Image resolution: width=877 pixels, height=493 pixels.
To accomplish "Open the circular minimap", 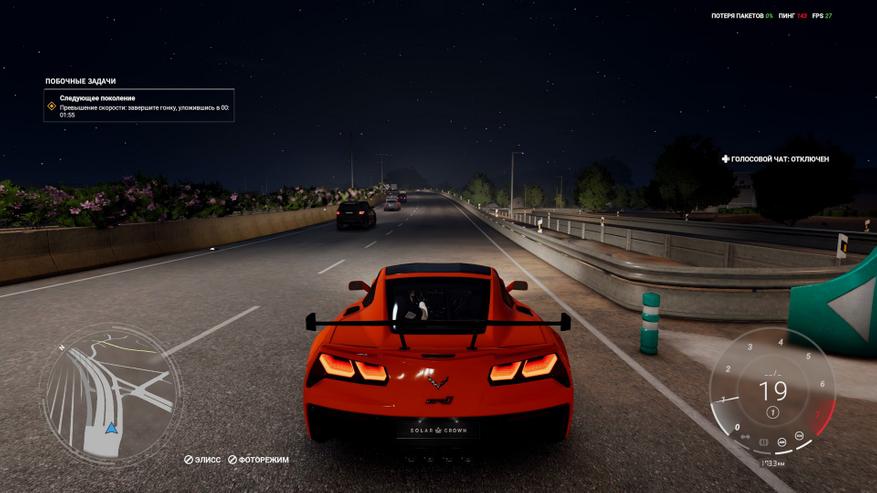I will [111, 392].
